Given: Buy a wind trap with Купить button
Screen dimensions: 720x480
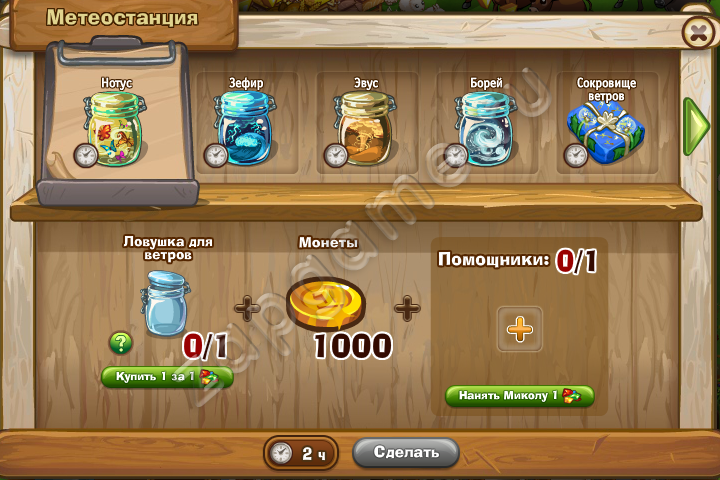Looking at the screenshot, I should [x=167, y=377].
